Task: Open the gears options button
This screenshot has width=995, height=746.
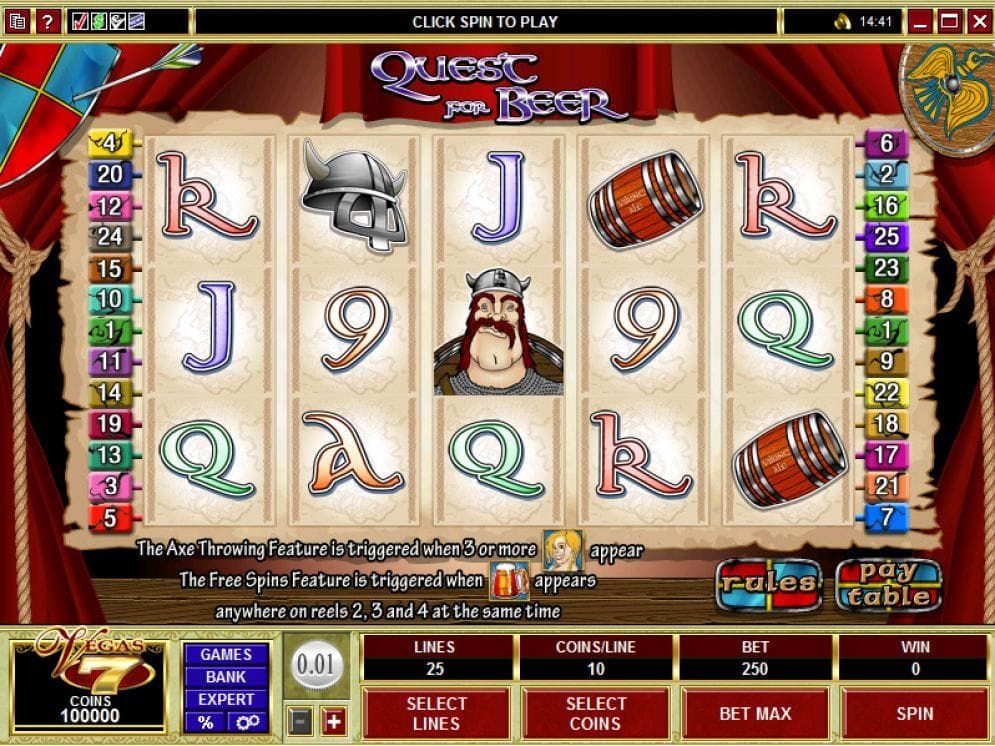Action: (x=245, y=722)
